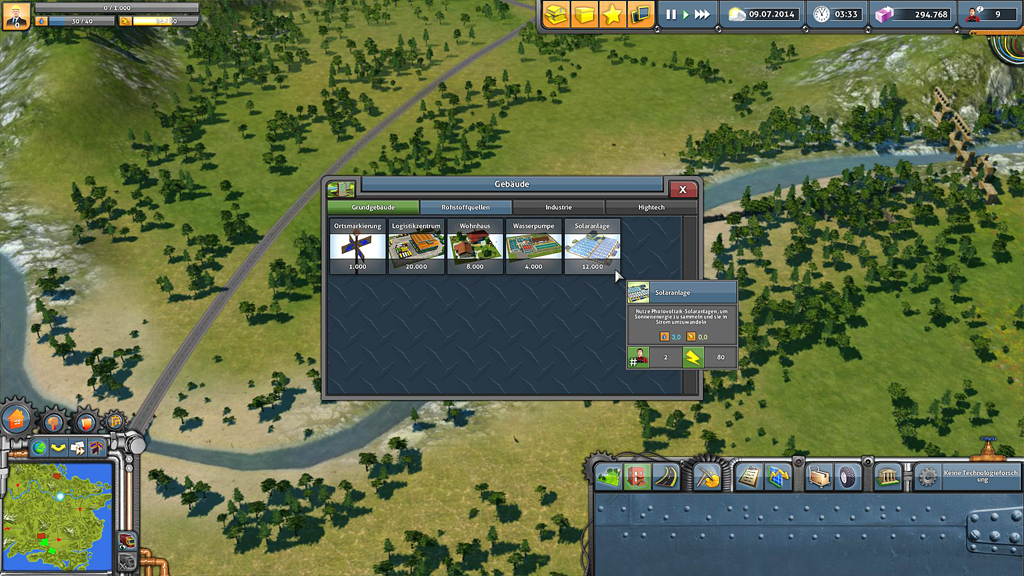Set game speed to fast forward
This screenshot has height=576, width=1024.
tap(703, 15)
